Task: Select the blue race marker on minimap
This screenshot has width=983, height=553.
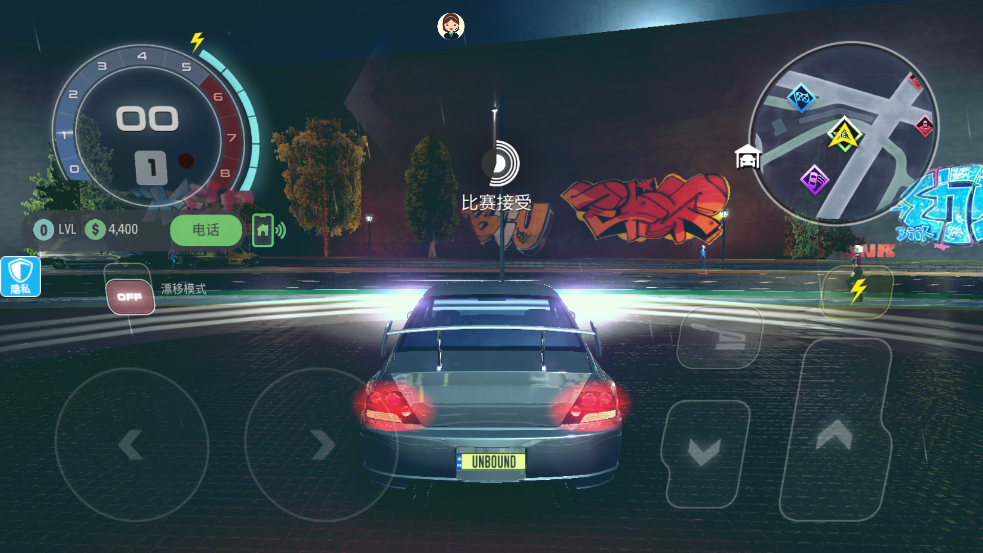Action: pyautogui.click(x=801, y=98)
